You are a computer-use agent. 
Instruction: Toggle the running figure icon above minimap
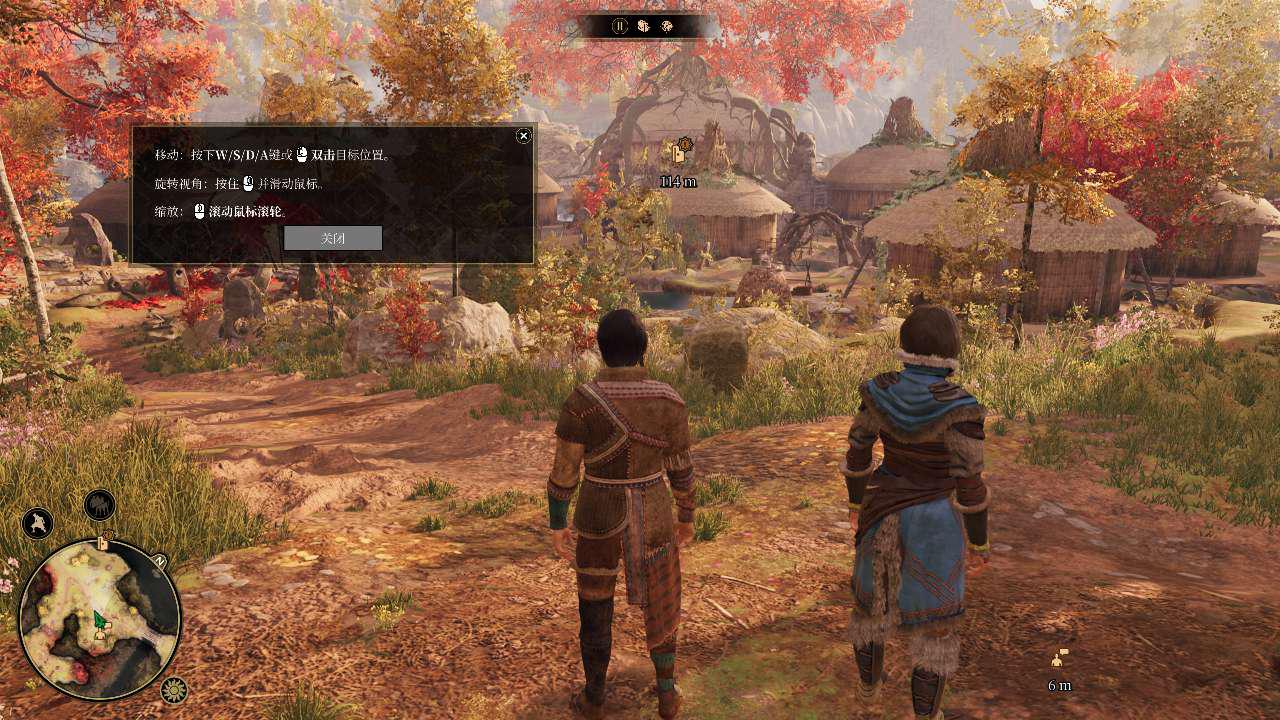(38, 523)
